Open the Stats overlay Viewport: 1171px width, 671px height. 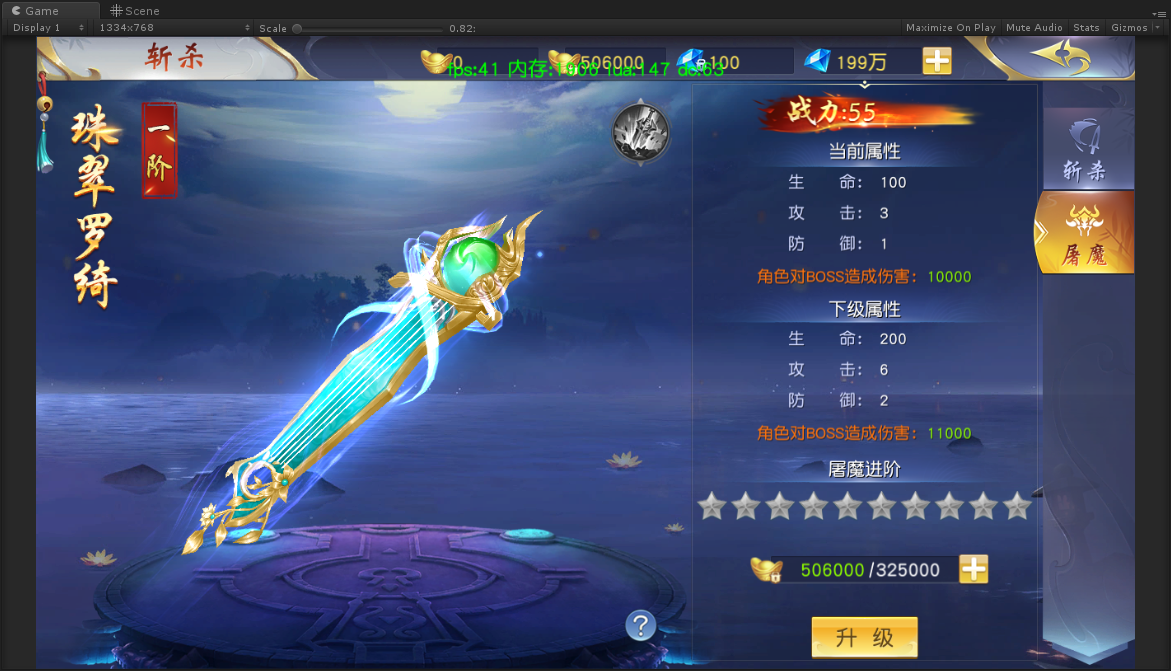(1086, 28)
